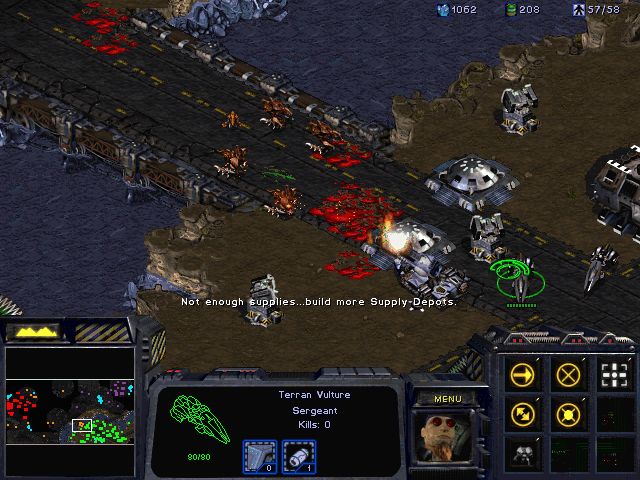Use the Spider Mines ability
640x480 pixels.
click(x=522, y=451)
